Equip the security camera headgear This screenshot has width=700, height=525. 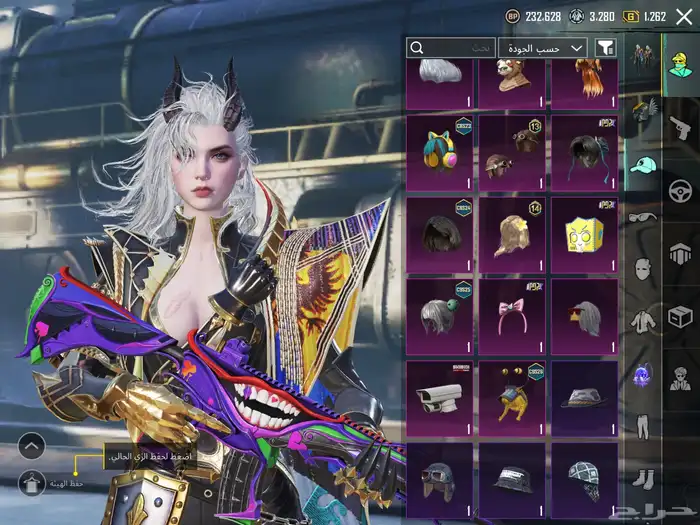[441, 398]
